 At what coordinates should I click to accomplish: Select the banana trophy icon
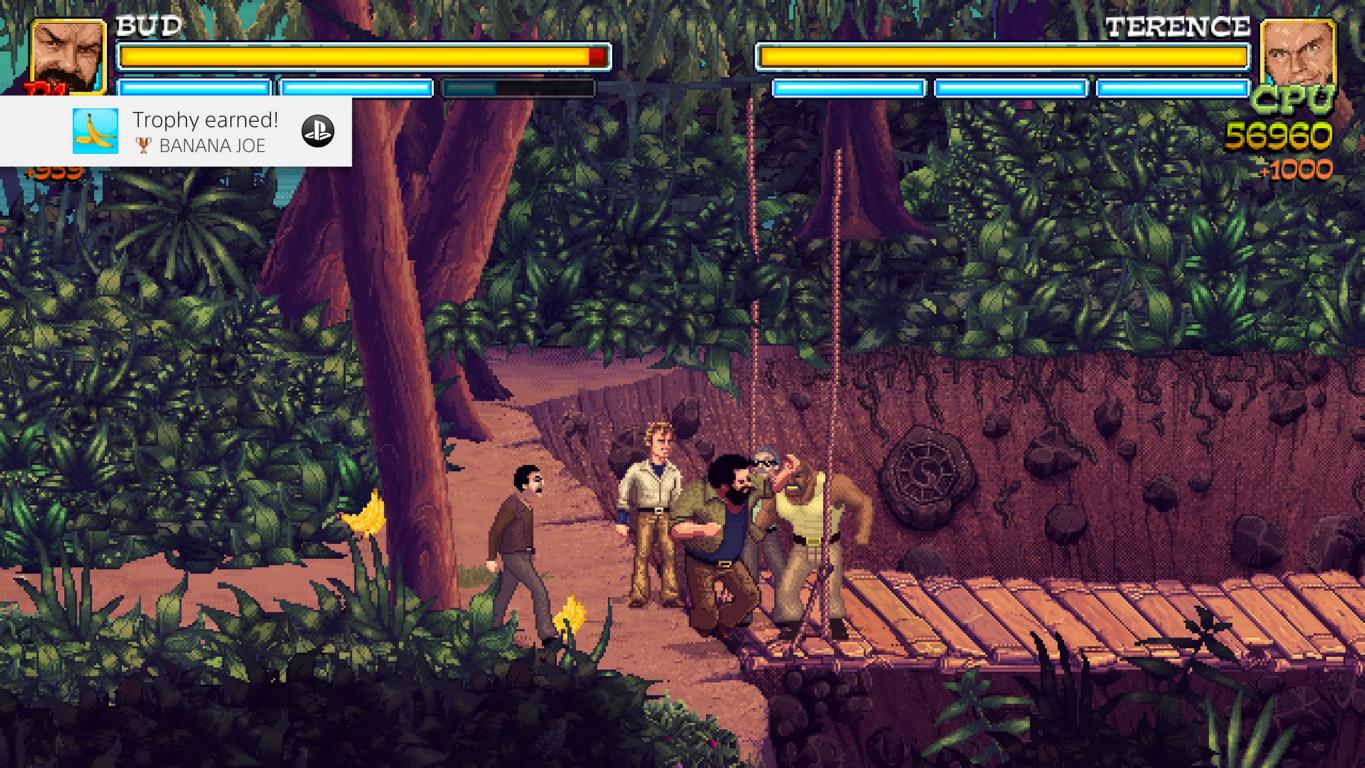click(95, 131)
